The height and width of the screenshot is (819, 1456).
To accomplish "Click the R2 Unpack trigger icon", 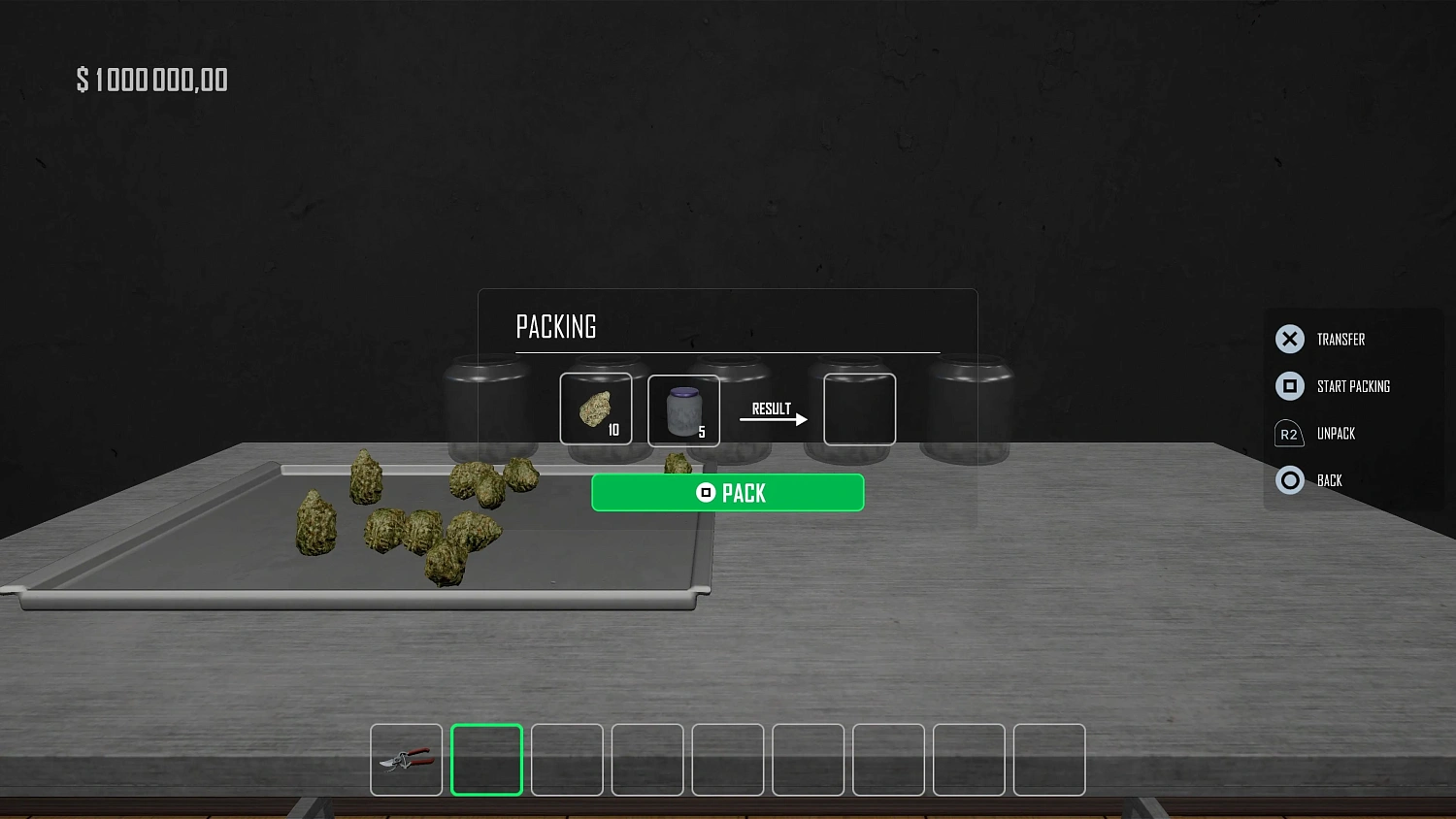I will 1289,433.
